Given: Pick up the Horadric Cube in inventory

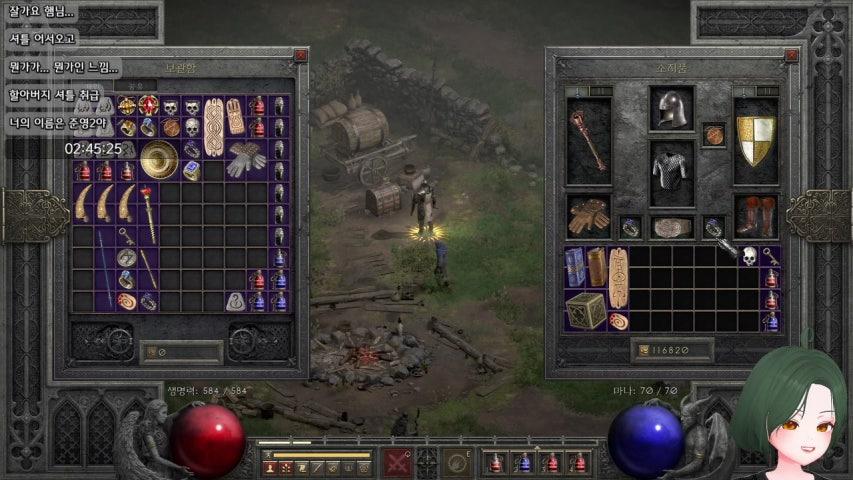Looking at the screenshot, I should [x=585, y=308].
